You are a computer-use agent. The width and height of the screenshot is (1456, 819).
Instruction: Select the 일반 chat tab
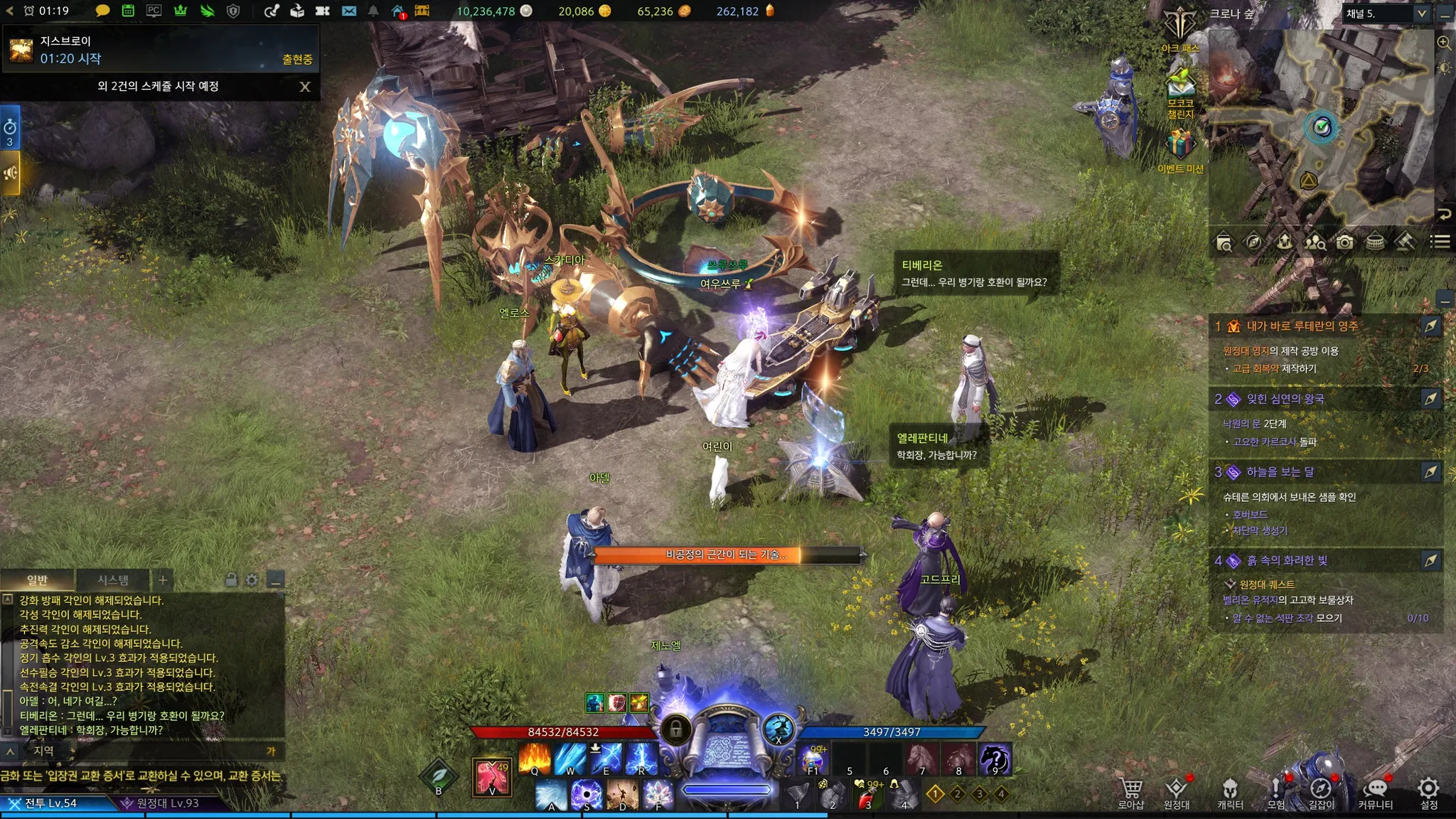[37, 580]
